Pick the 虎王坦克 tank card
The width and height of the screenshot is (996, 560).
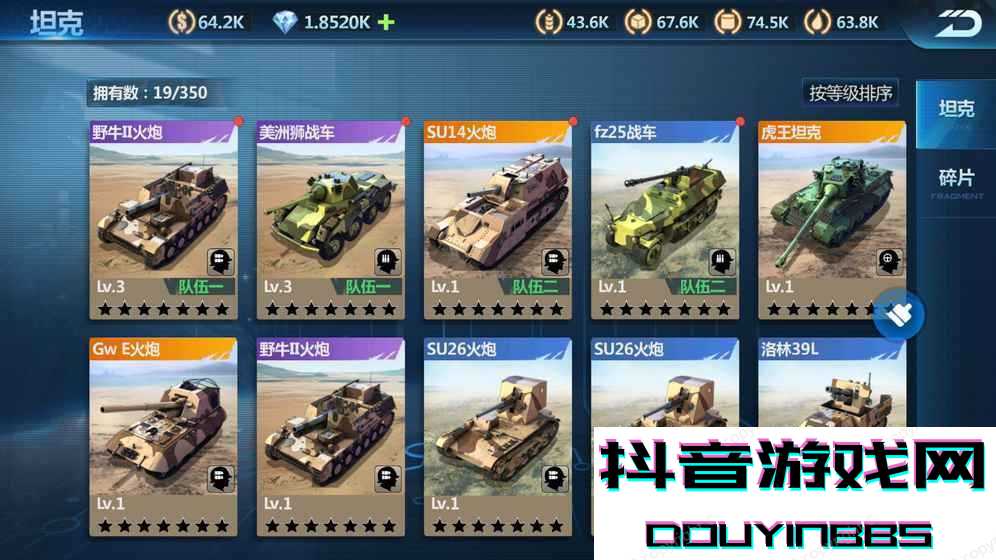830,220
